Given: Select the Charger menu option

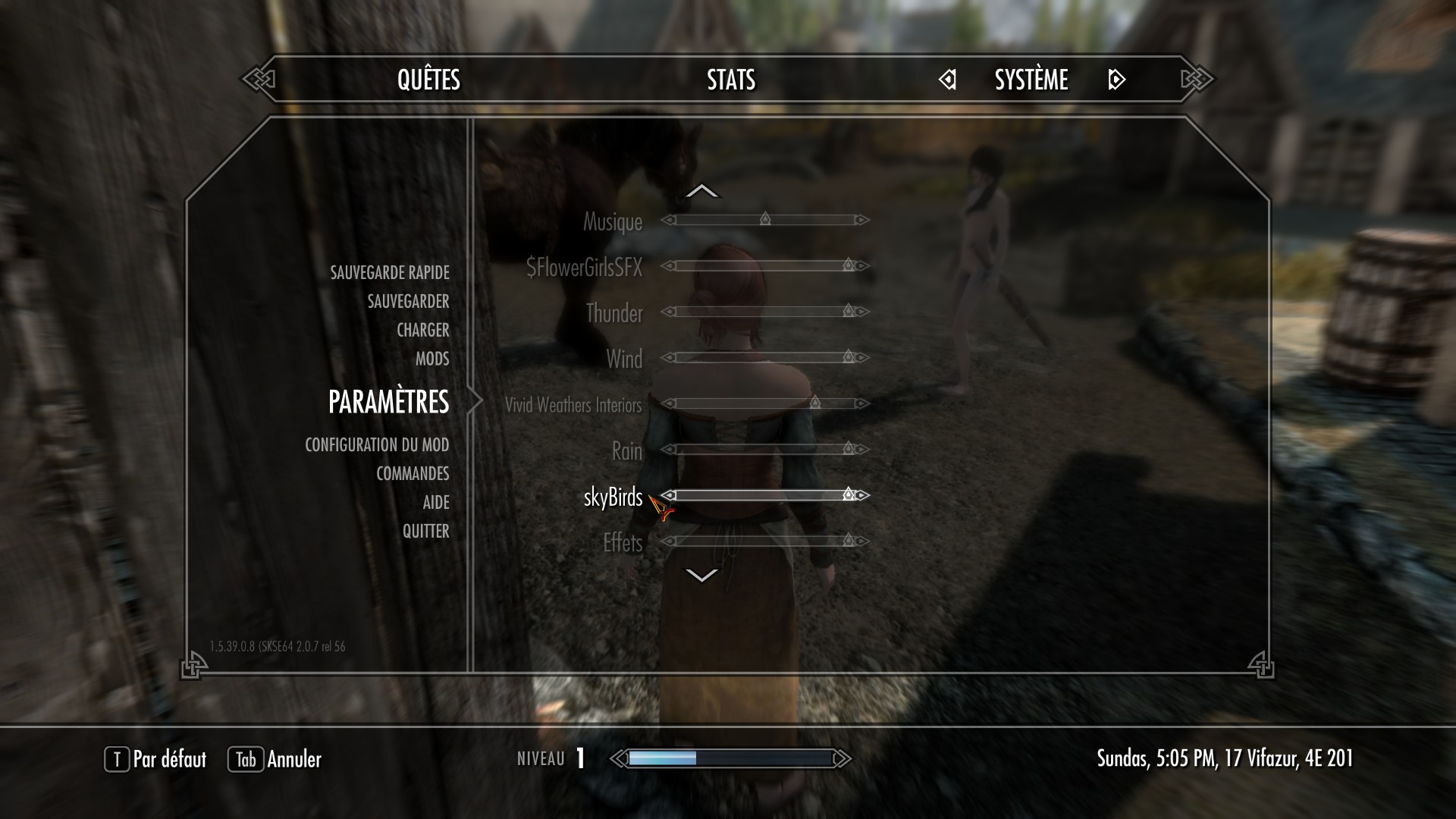Looking at the screenshot, I should (422, 330).
